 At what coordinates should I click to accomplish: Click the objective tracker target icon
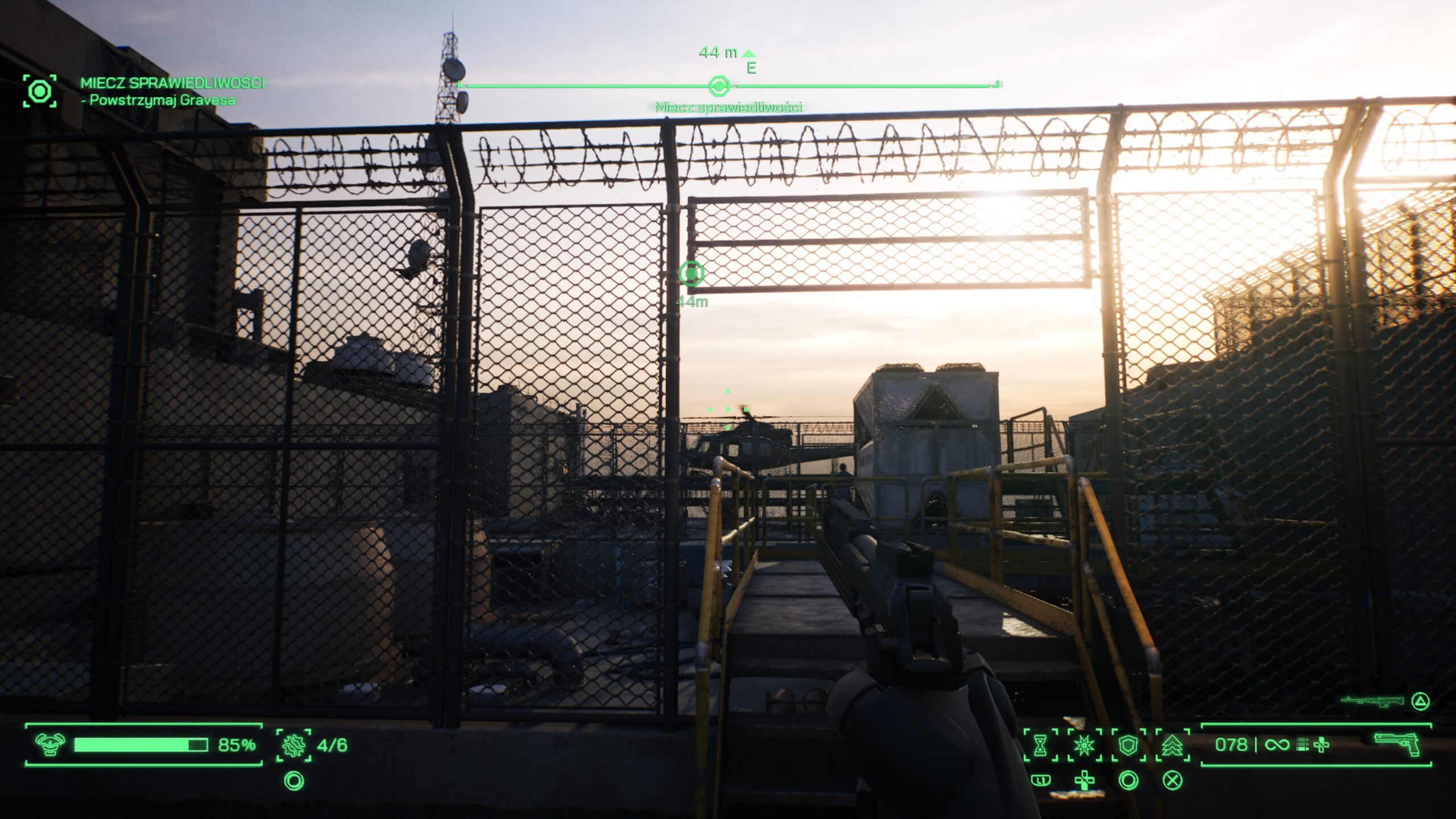click(x=40, y=91)
